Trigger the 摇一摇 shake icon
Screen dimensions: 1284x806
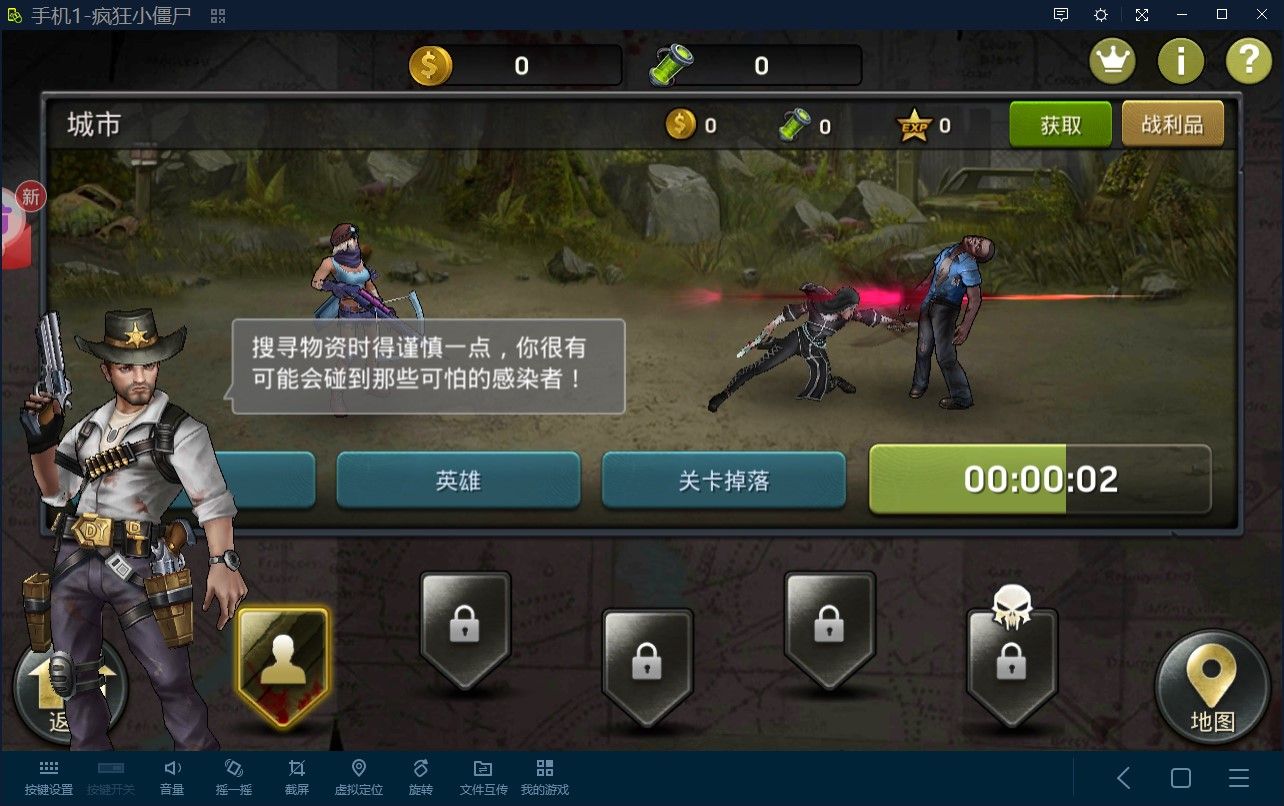pyautogui.click(x=234, y=775)
